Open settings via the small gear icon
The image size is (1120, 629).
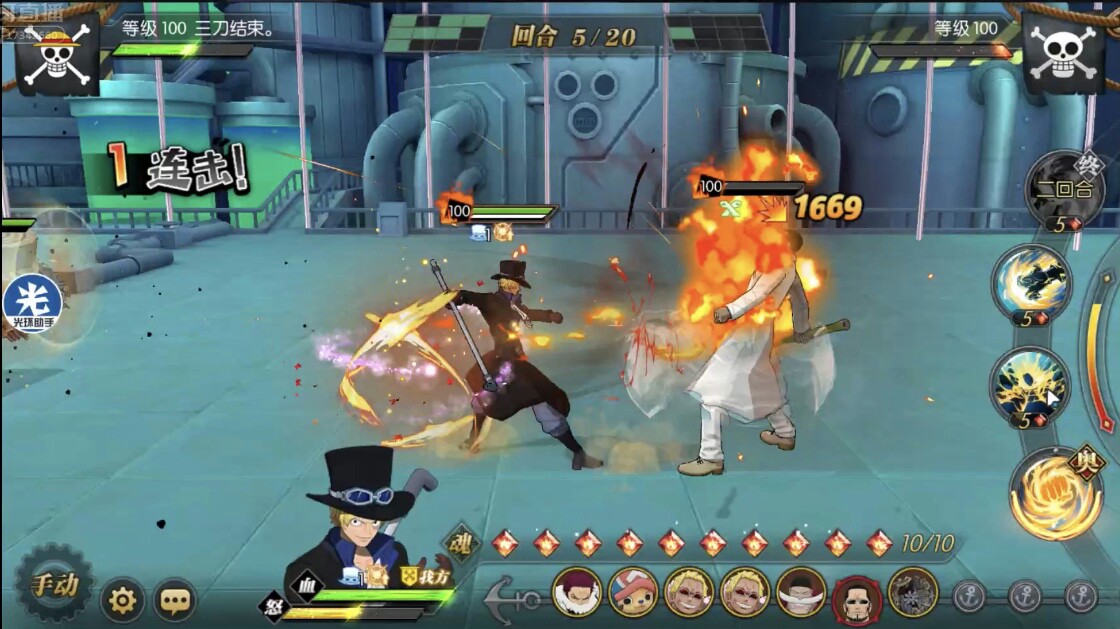[122, 600]
